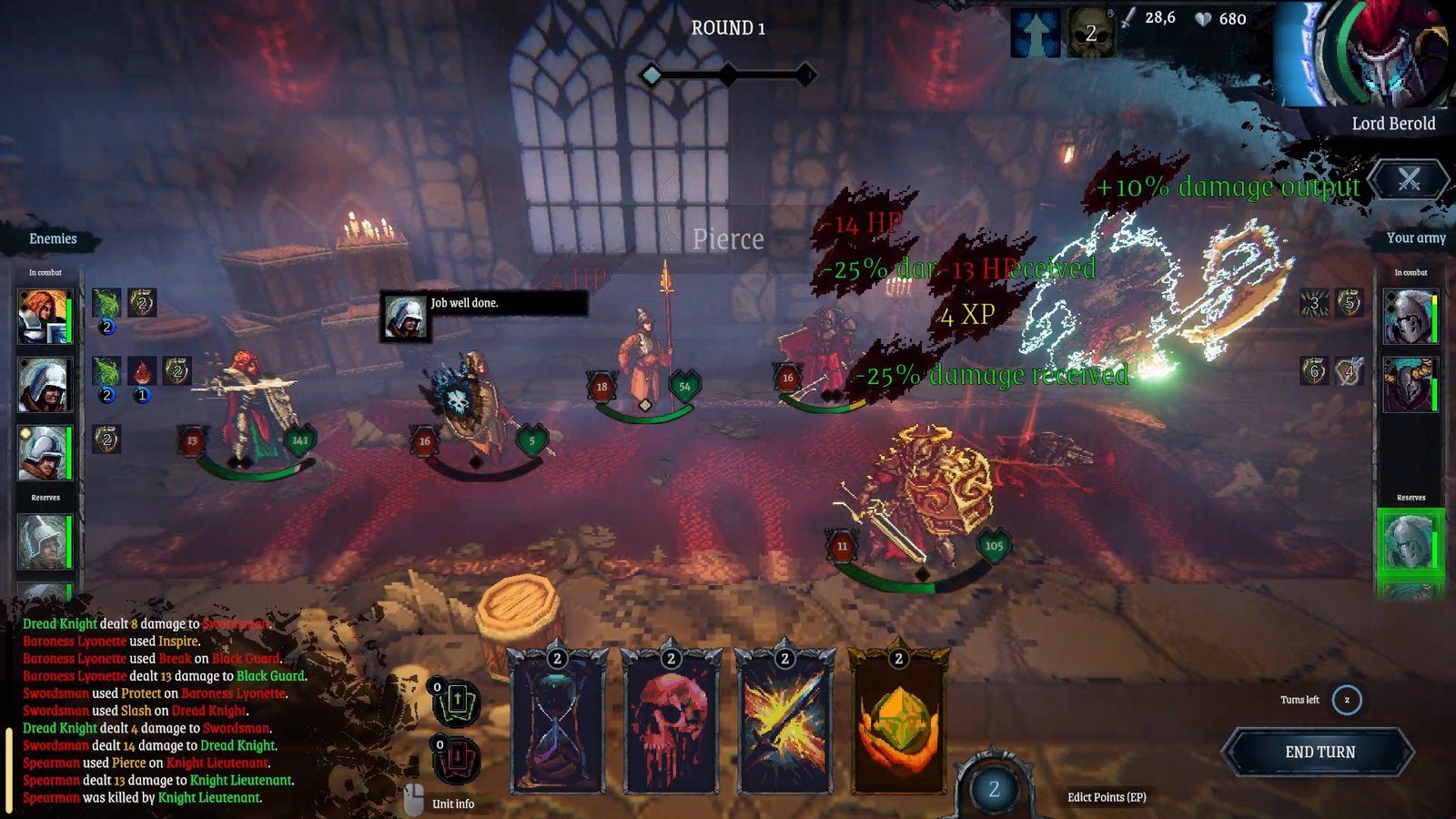1456x819 pixels.
Task: Open the green draw pile deck
Action: [456, 703]
